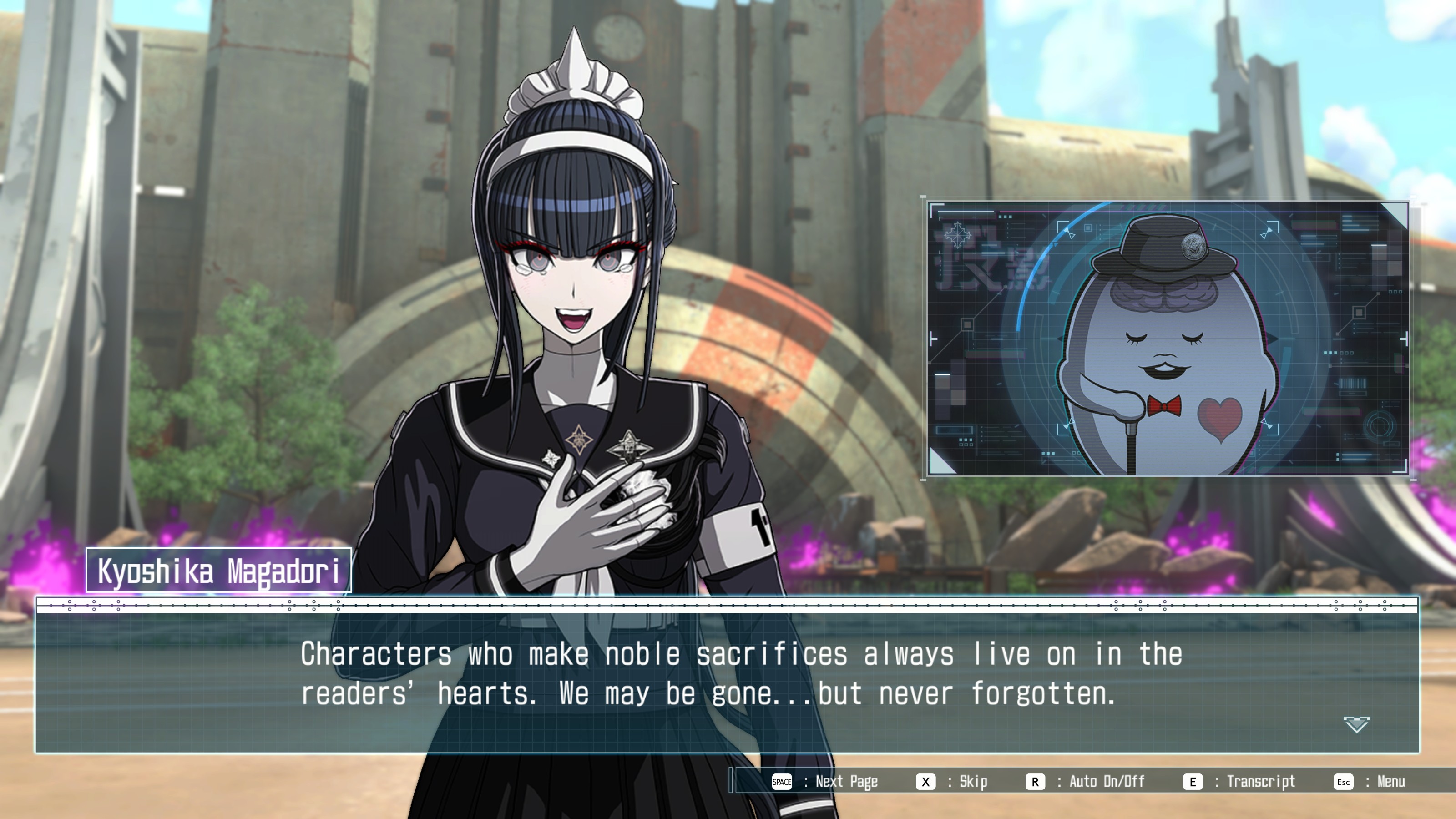Advance Kyoshika Magadori's dialogue text box
Image resolution: width=1456 pixels, height=819 pixels.
[x=727, y=675]
